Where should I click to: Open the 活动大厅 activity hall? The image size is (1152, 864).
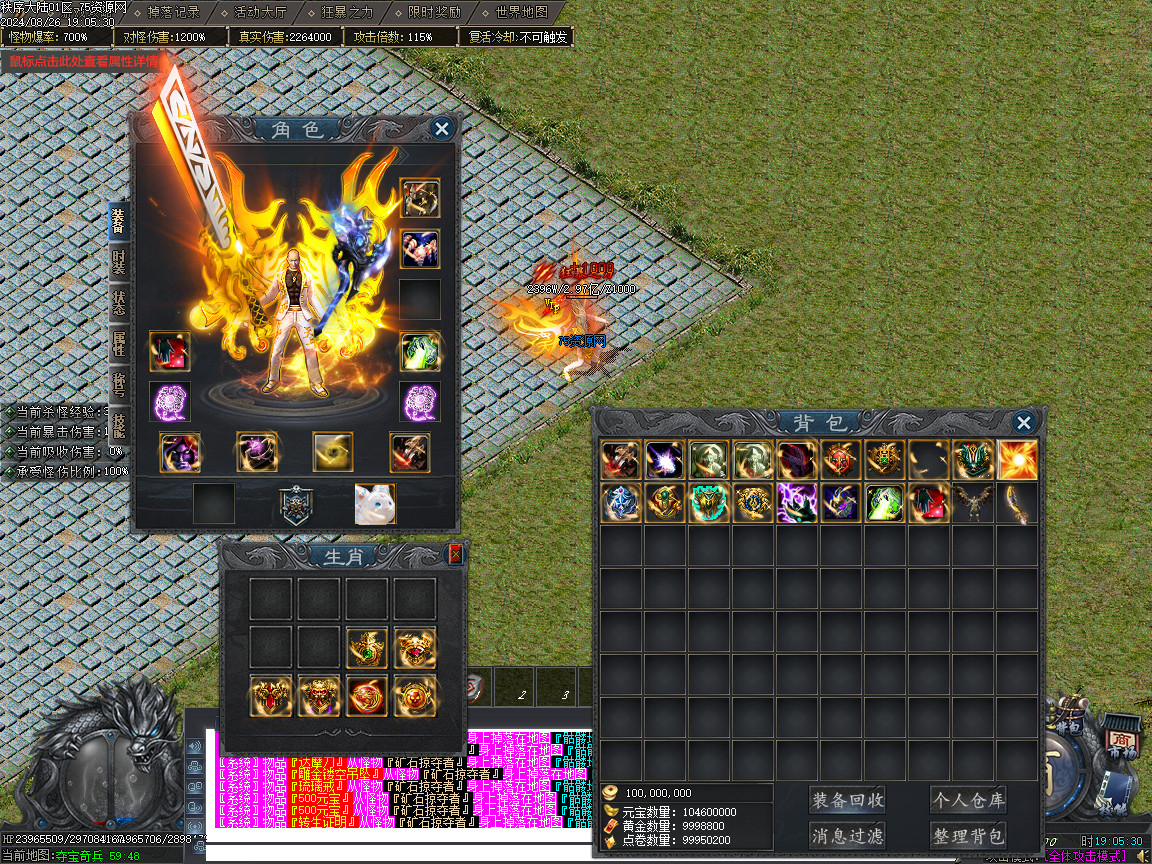click(260, 12)
